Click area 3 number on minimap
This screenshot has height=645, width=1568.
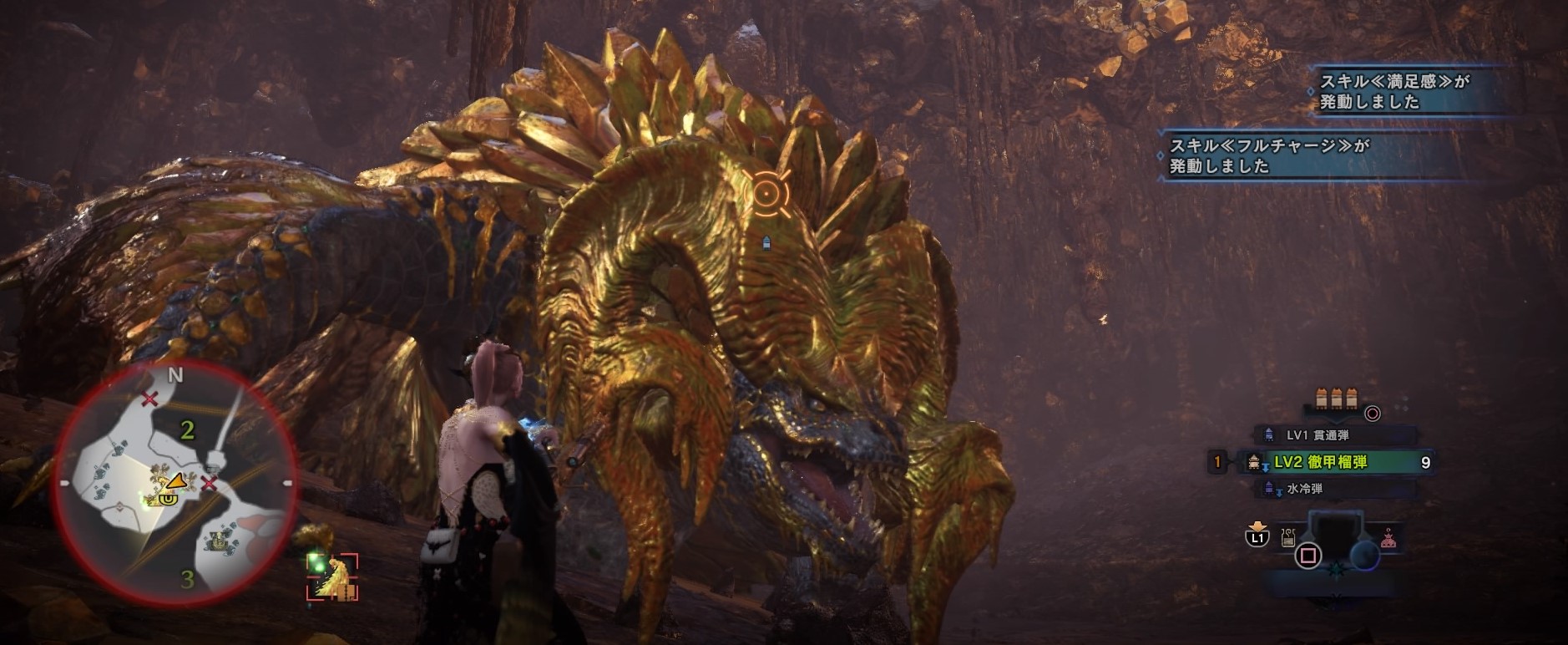click(x=187, y=578)
